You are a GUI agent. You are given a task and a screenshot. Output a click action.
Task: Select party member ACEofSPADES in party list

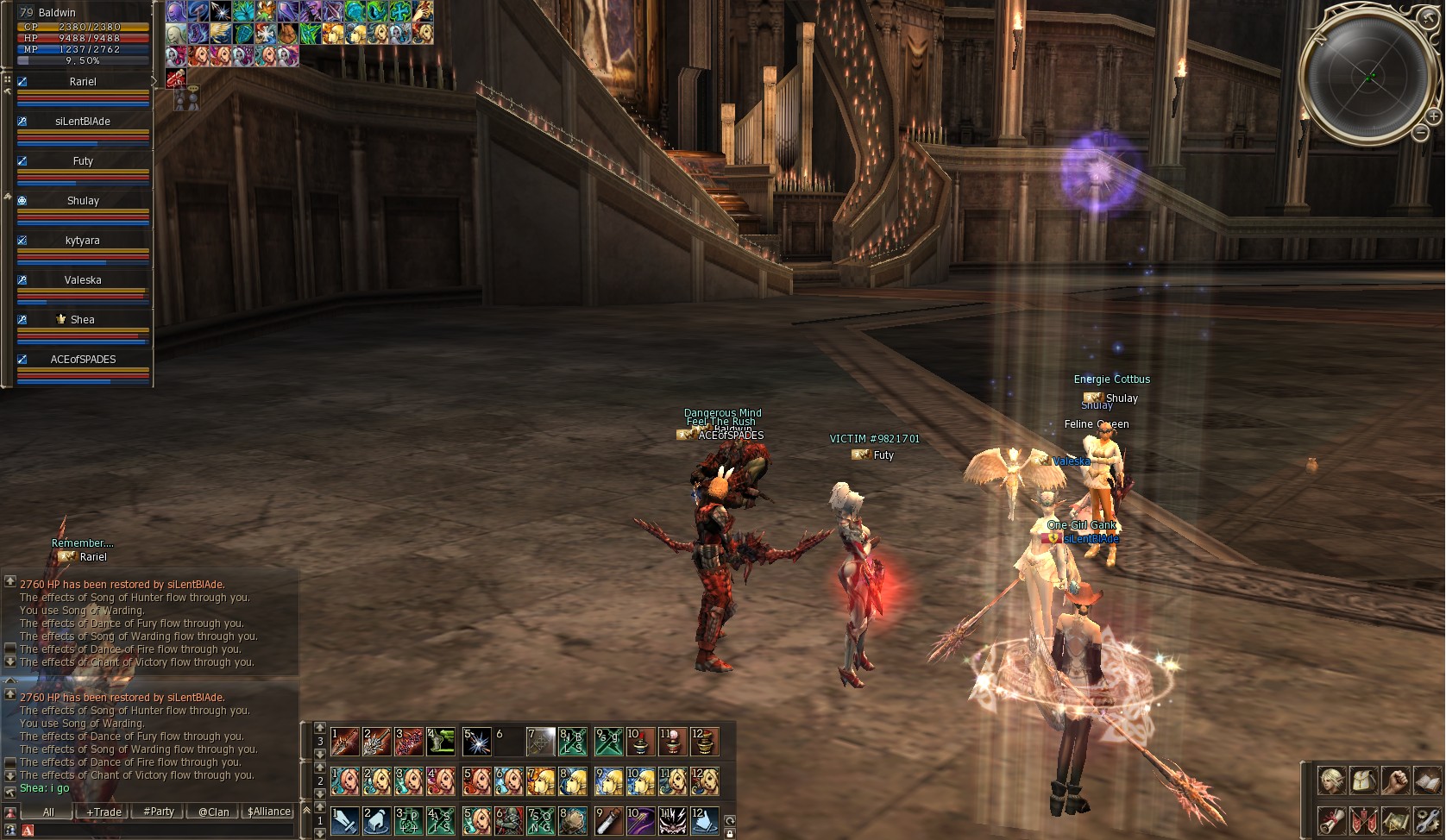(83, 360)
